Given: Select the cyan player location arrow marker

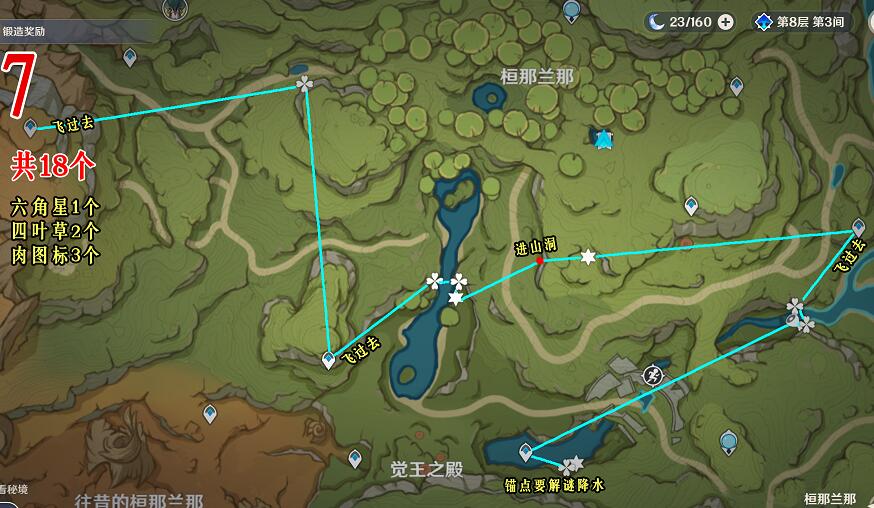Looking at the screenshot, I should coord(602,140).
